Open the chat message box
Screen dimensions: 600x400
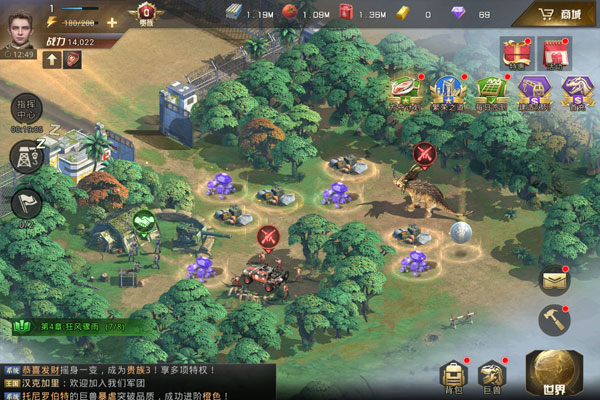click(x=140, y=382)
